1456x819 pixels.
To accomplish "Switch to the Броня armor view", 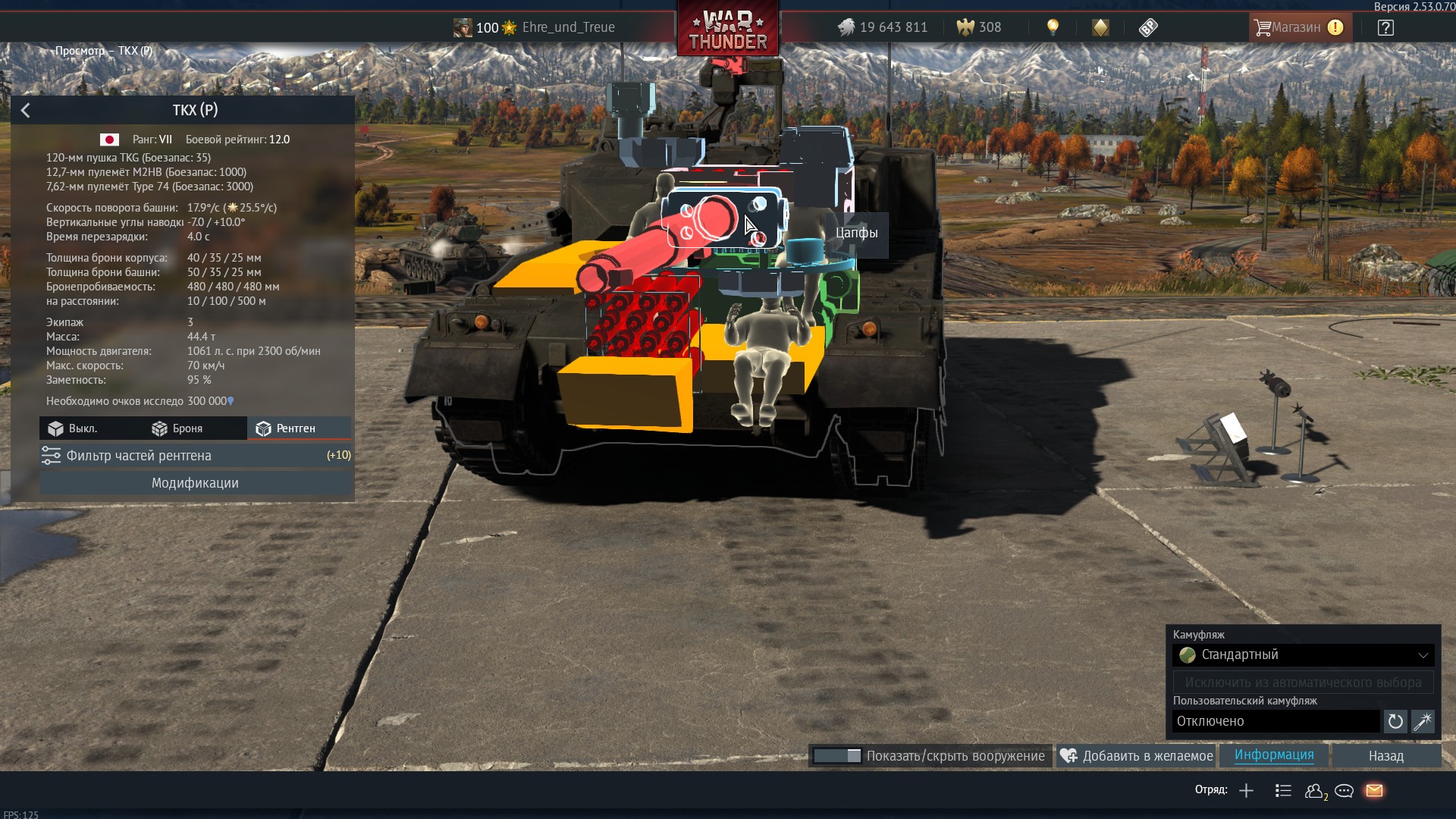I will (178, 428).
